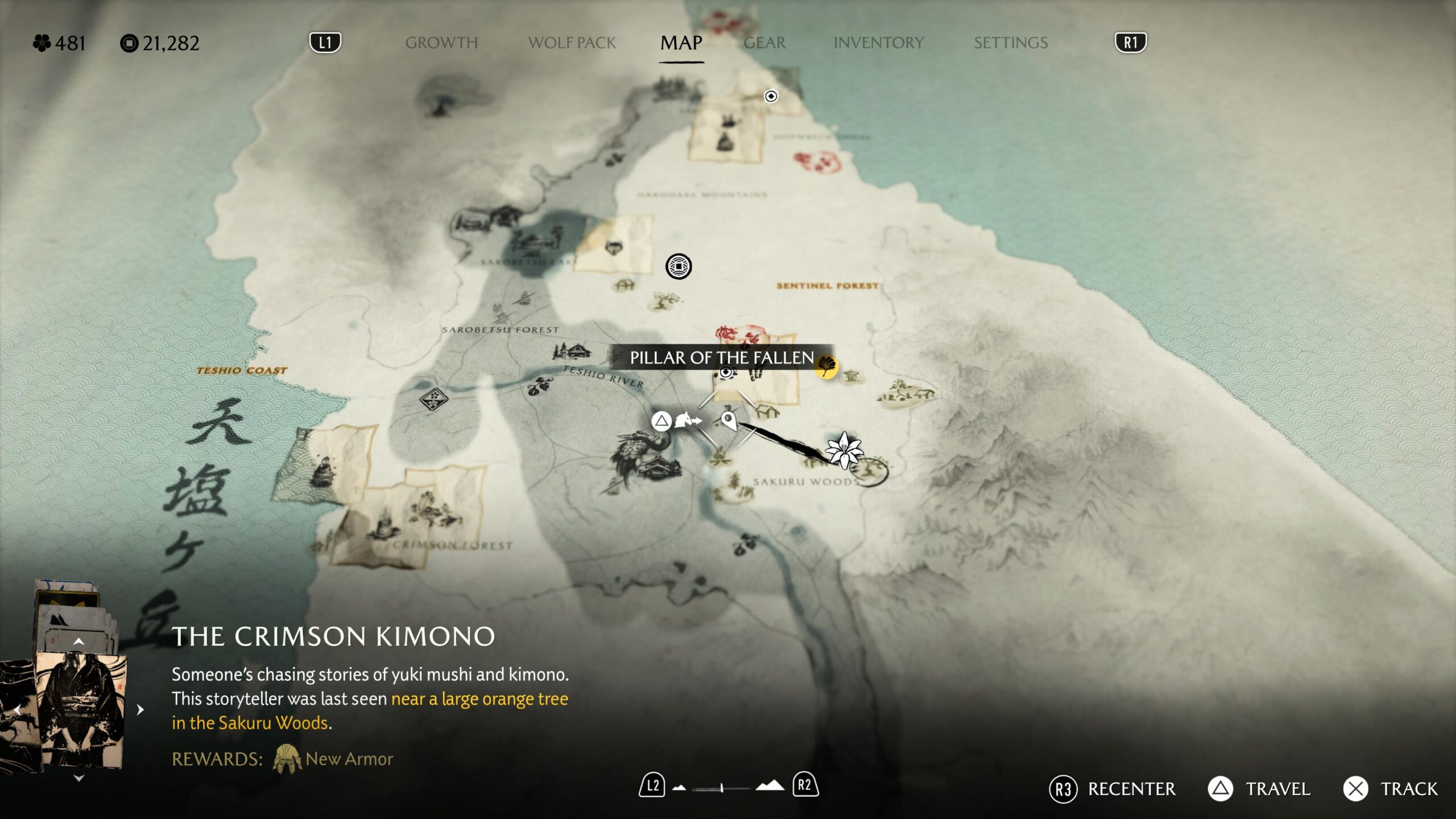Switch to the Settings tab
This screenshot has width=1456, height=819.
(1011, 43)
